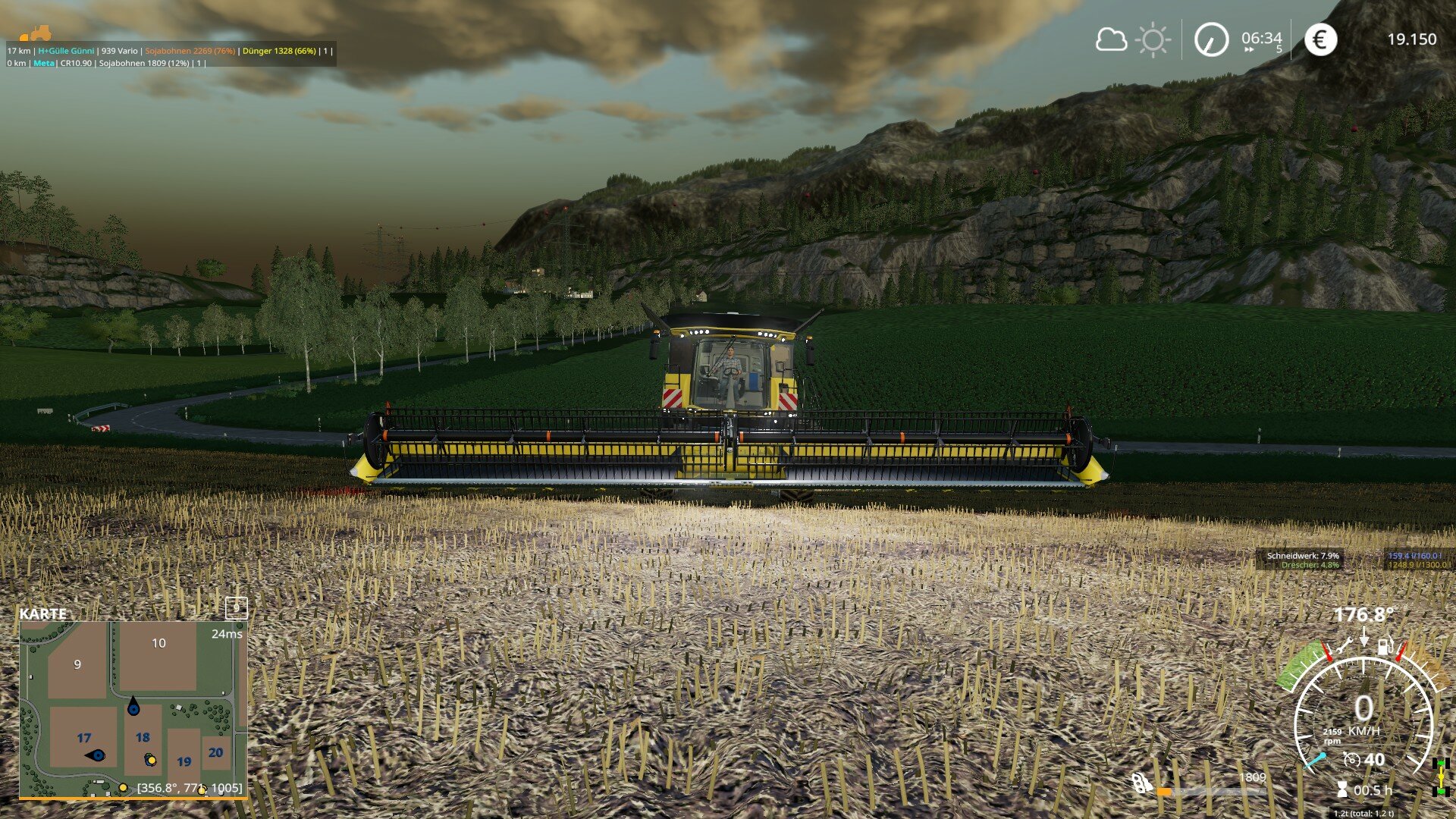Select field 19 on the minimap
1456x819 pixels.
point(184,761)
